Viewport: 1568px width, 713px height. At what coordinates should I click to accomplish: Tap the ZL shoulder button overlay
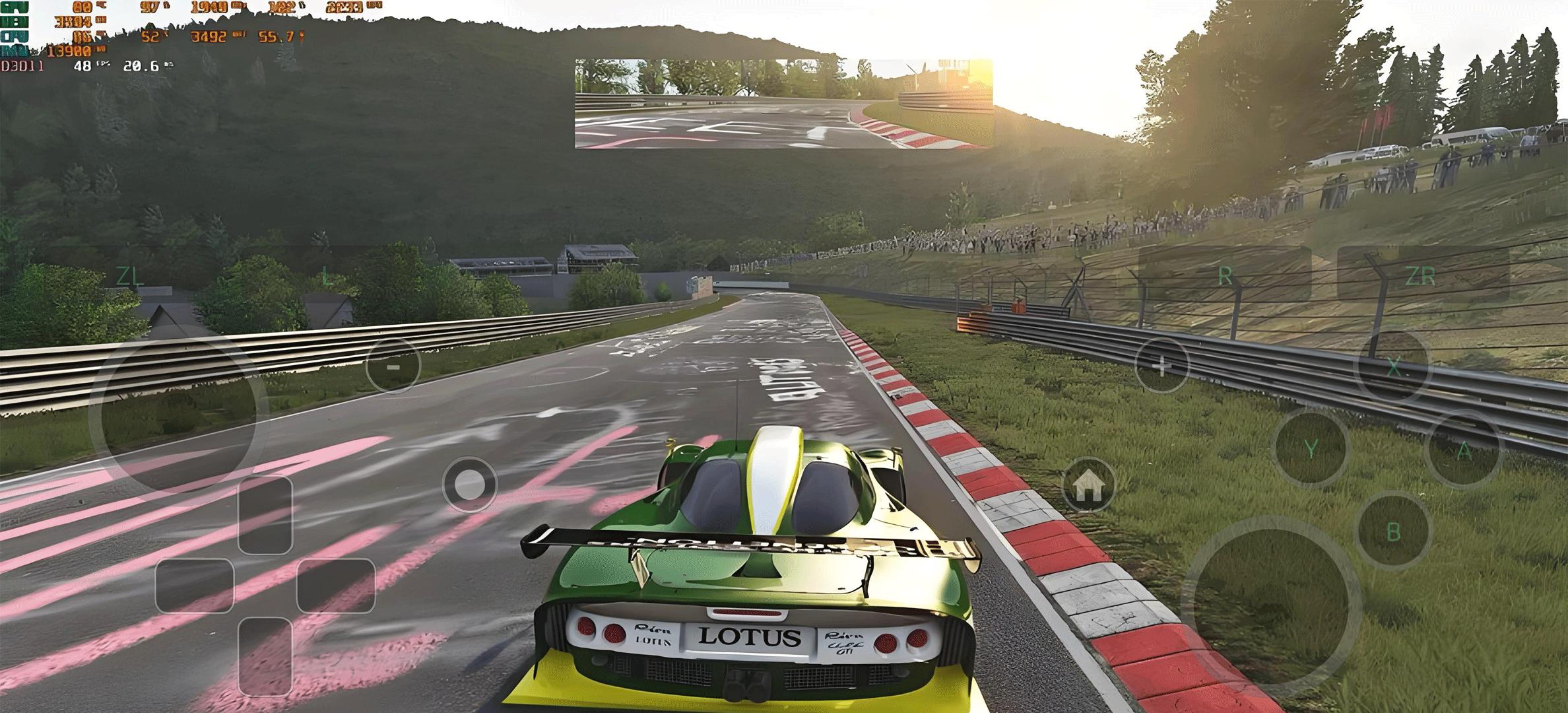click(130, 277)
